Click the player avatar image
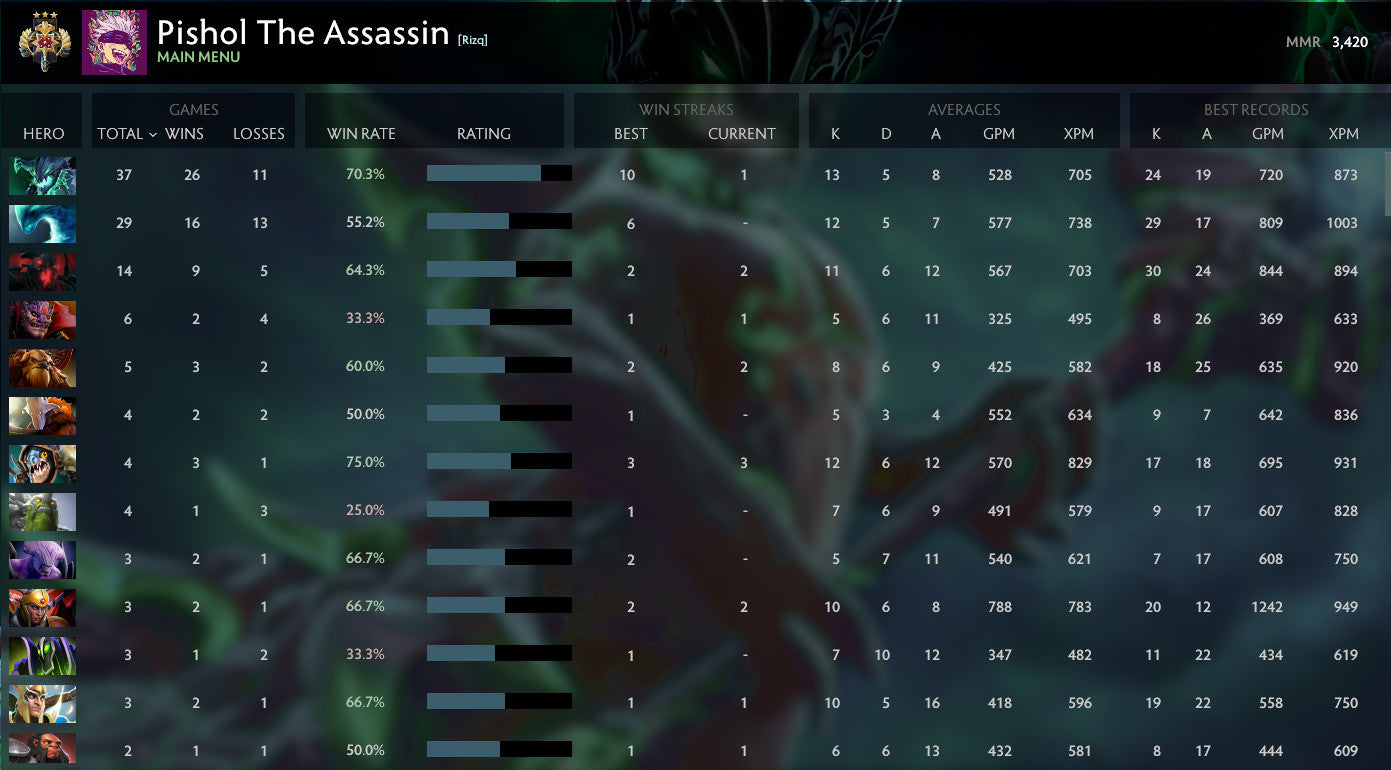The width and height of the screenshot is (1391, 770). click(112, 42)
